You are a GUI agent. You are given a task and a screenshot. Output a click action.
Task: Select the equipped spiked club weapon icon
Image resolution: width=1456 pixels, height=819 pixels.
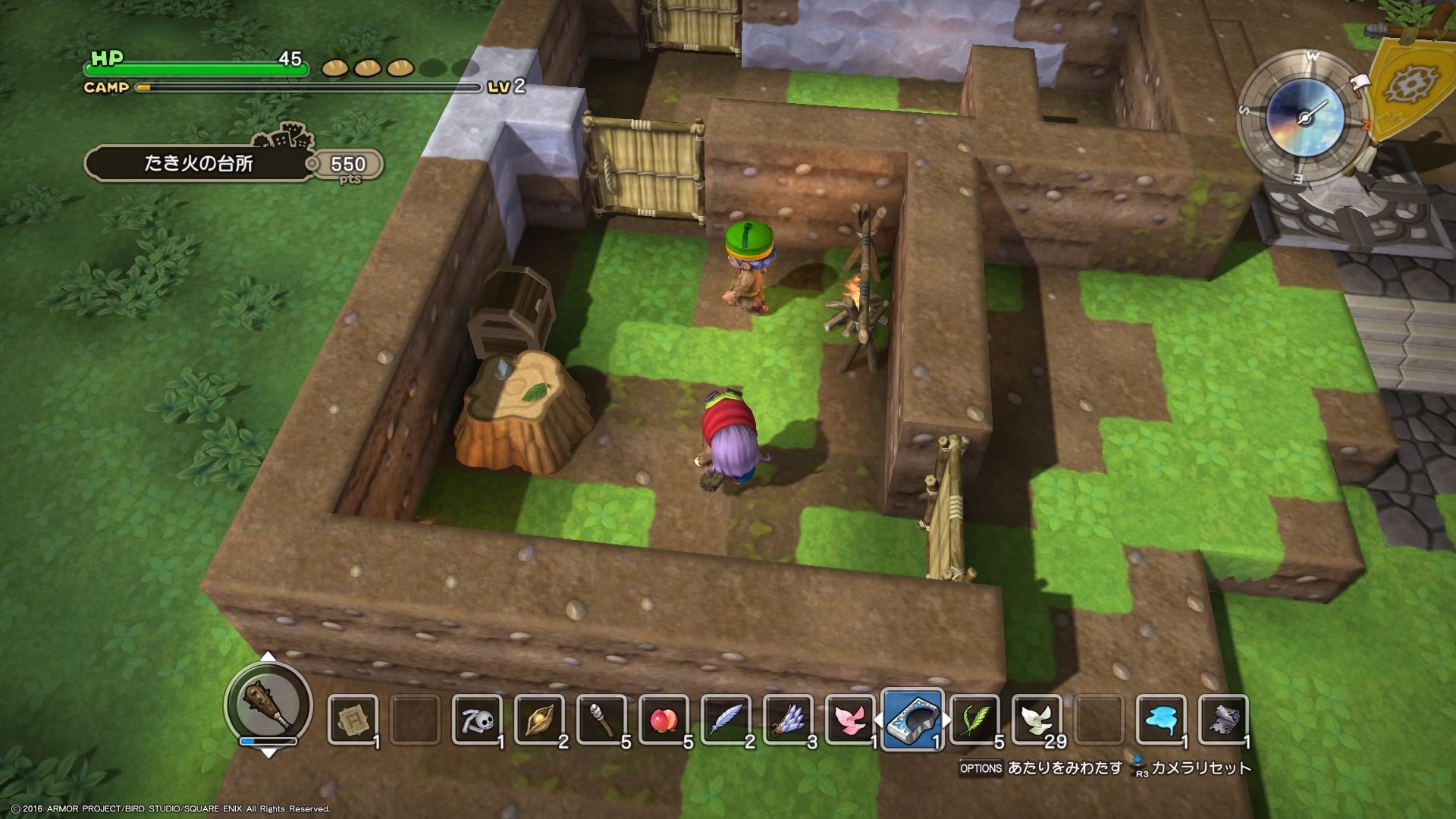tap(268, 704)
